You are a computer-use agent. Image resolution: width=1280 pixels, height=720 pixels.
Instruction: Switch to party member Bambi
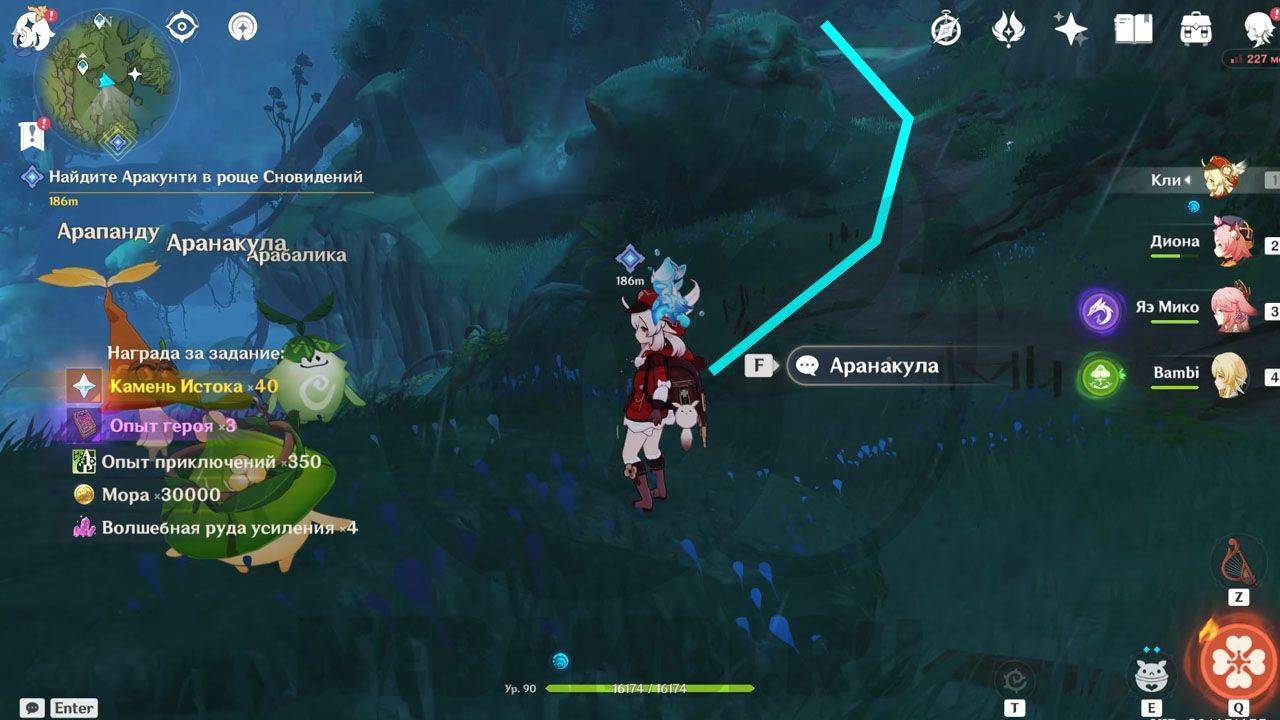point(1228,375)
